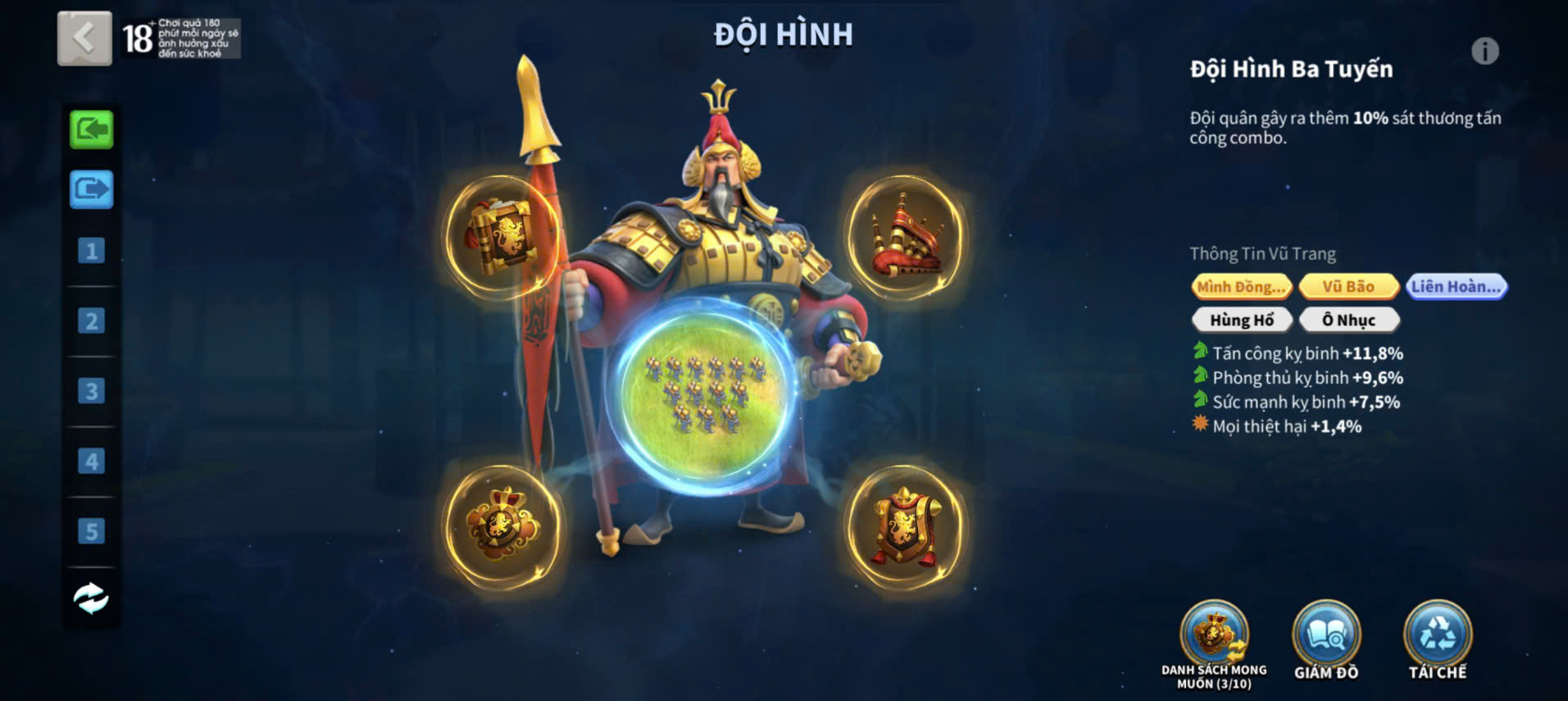Click the green import arrow button
Image resolution: width=1568 pixels, height=701 pixels.
[x=91, y=130]
